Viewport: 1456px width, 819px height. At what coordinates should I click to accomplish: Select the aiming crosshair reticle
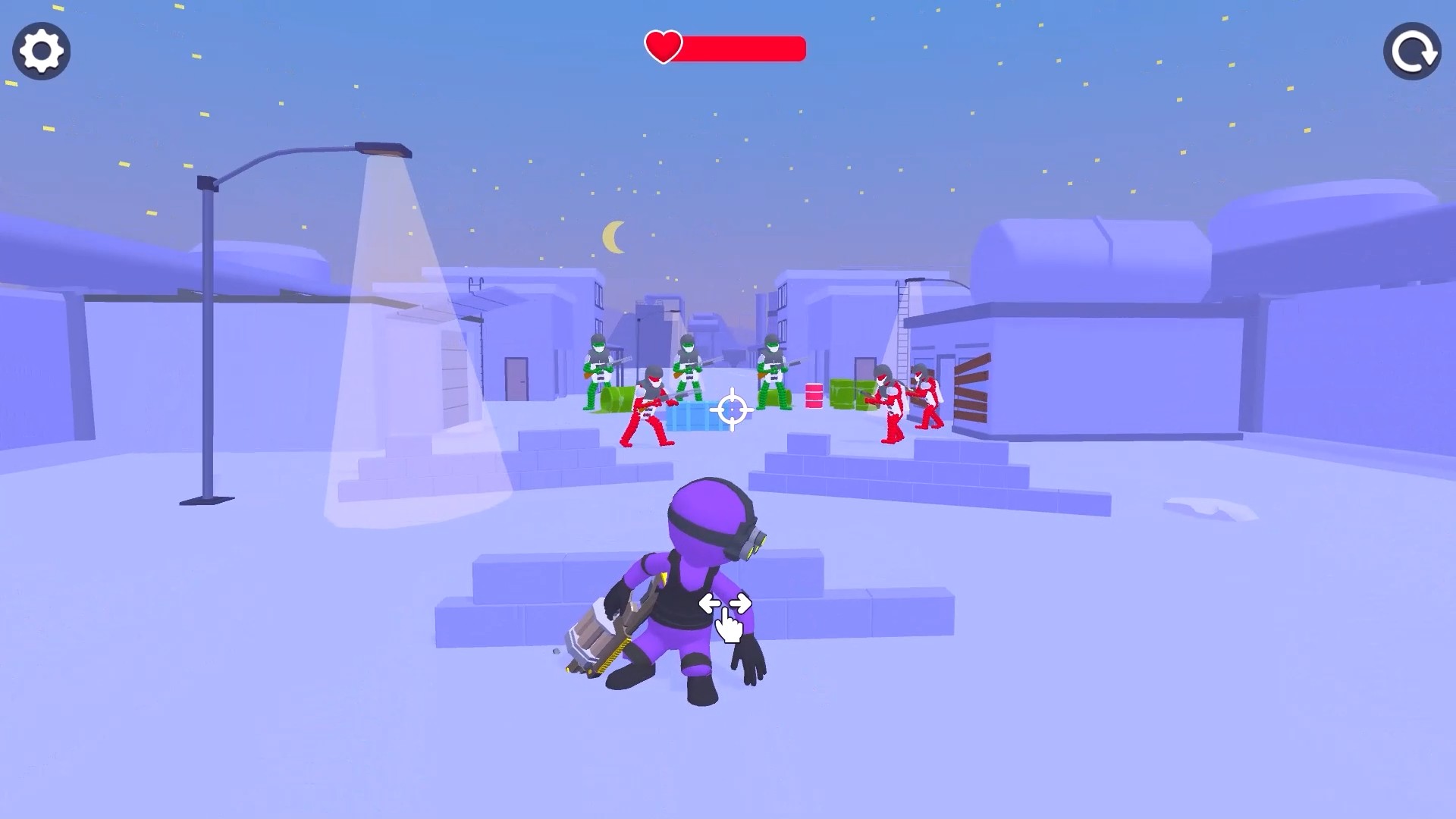click(730, 409)
